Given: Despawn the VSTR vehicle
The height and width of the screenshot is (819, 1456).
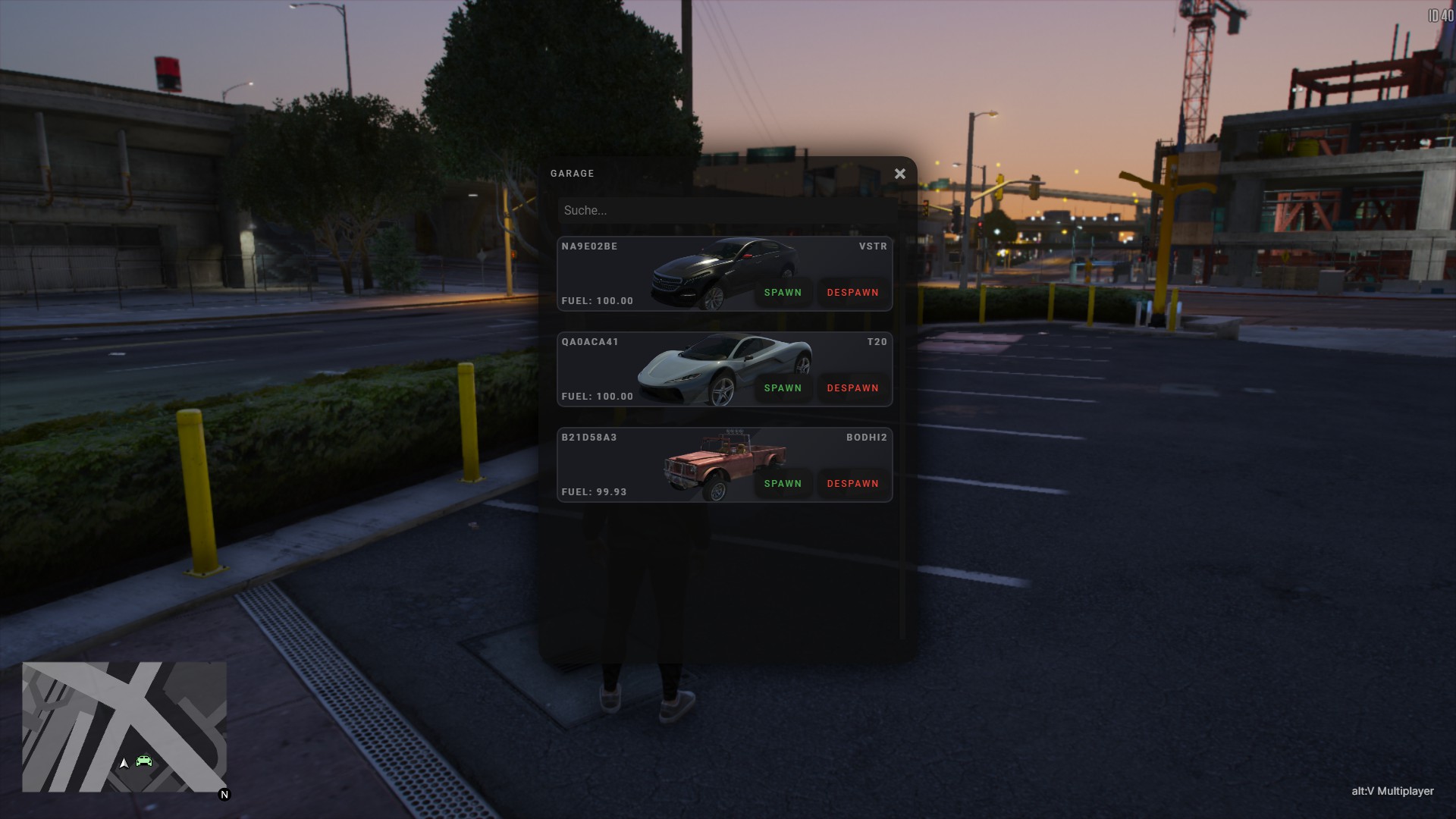Looking at the screenshot, I should tap(852, 293).
